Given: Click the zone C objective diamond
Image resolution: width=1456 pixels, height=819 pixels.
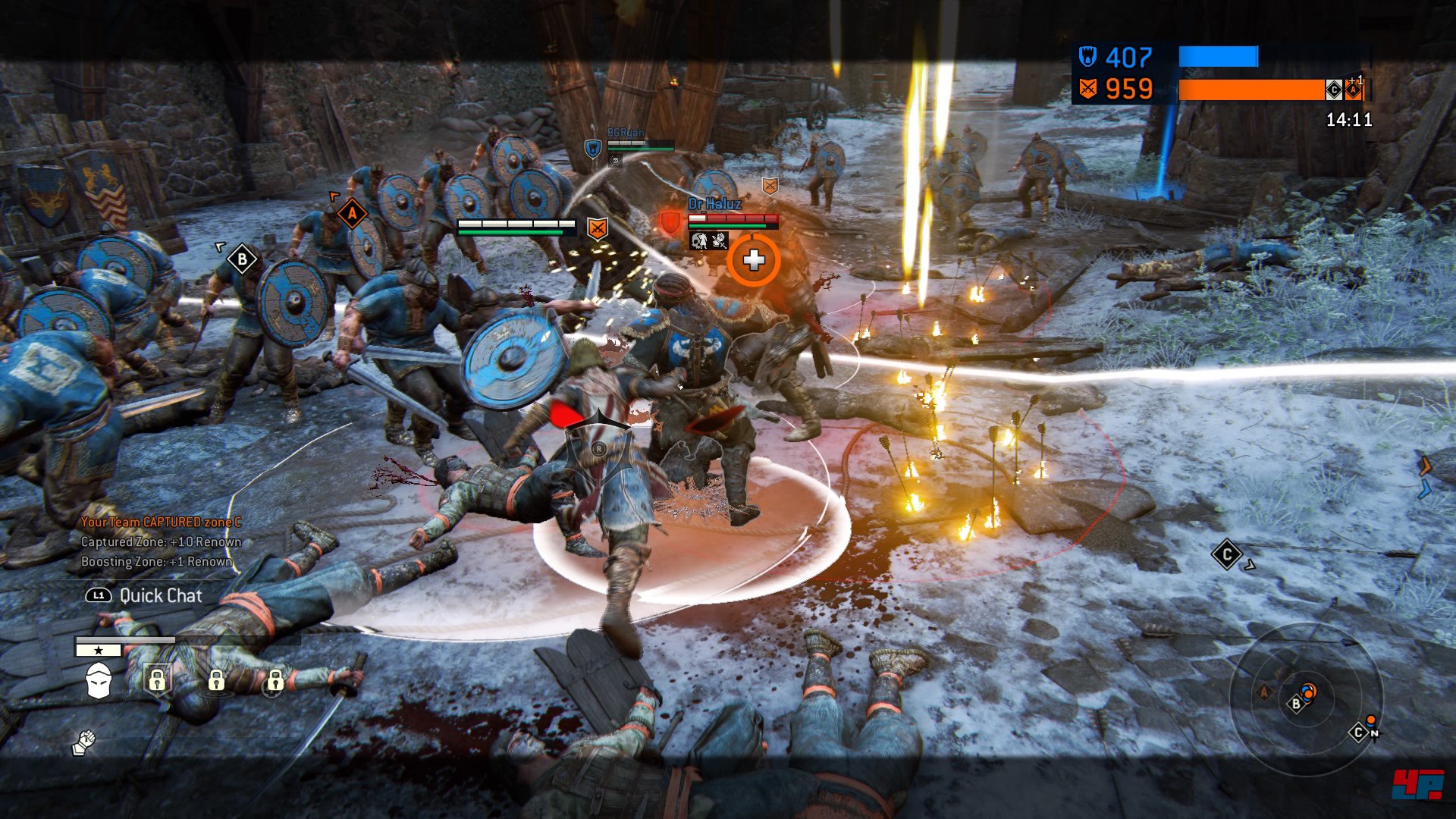Looking at the screenshot, I should [x=1226, y=554].
